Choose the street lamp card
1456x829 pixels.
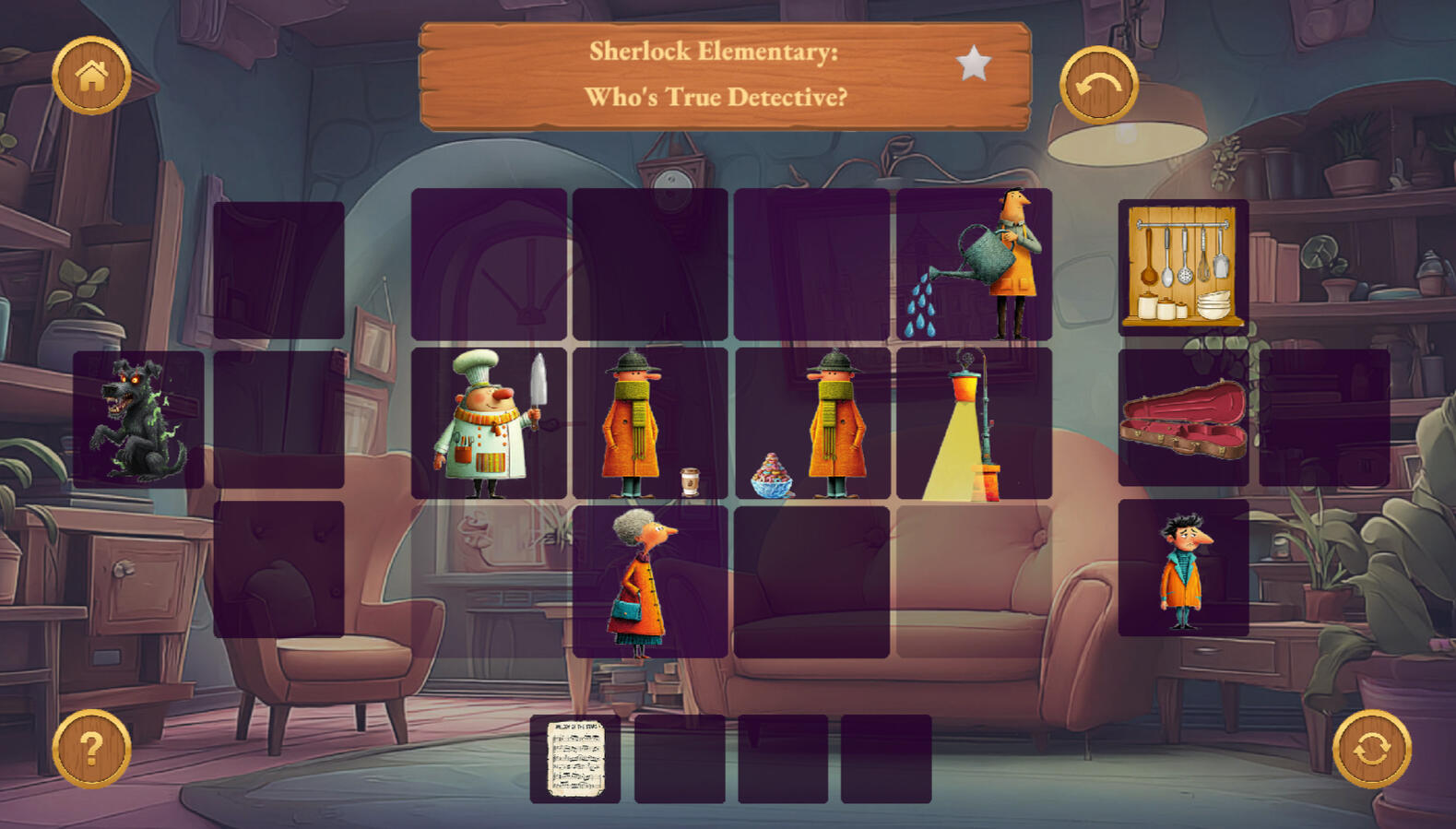click(x=974, y=423)
